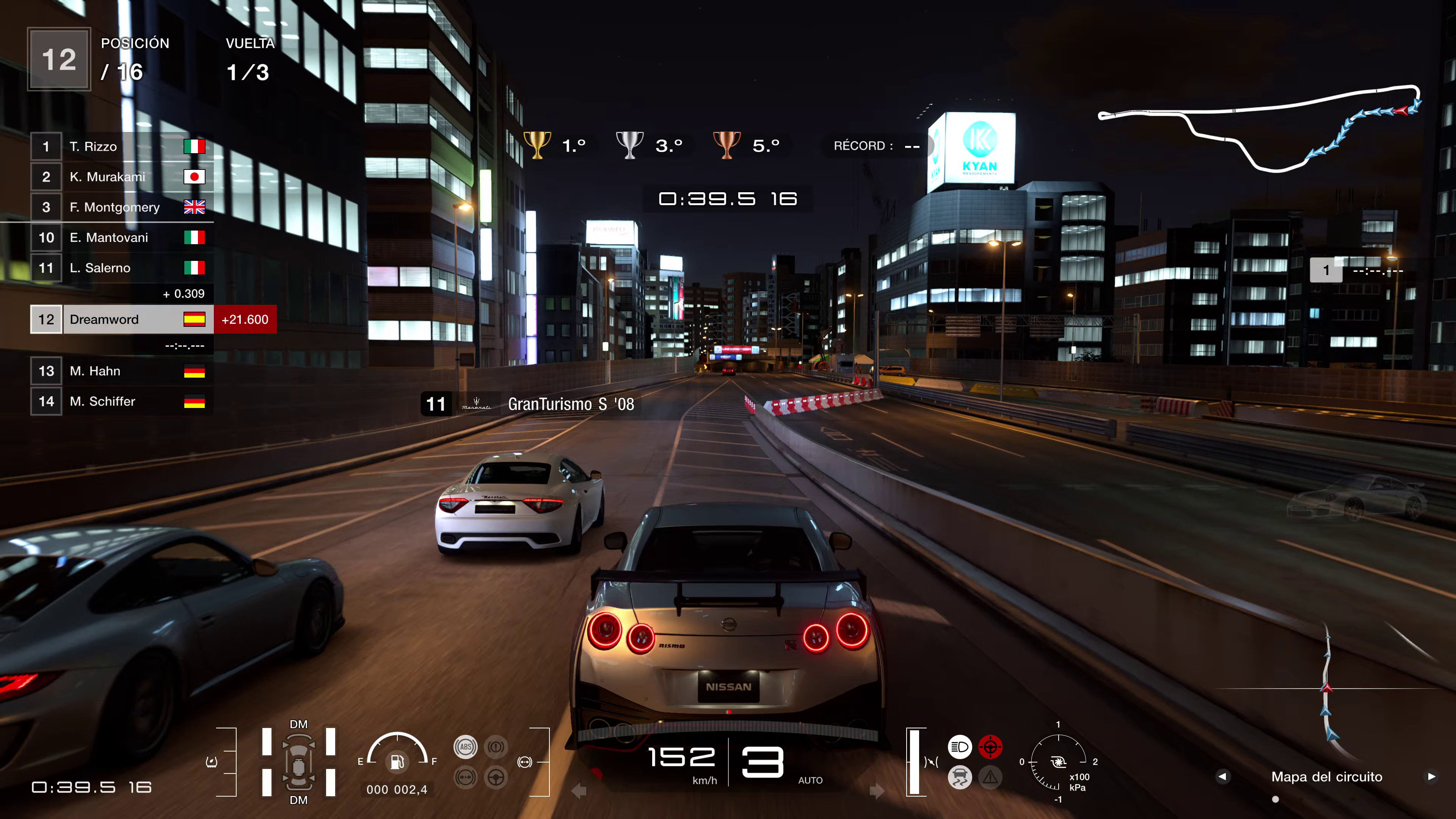Select F. Montgomery in the standings
Screen dimensions: 1456x819
pos(121,207)
